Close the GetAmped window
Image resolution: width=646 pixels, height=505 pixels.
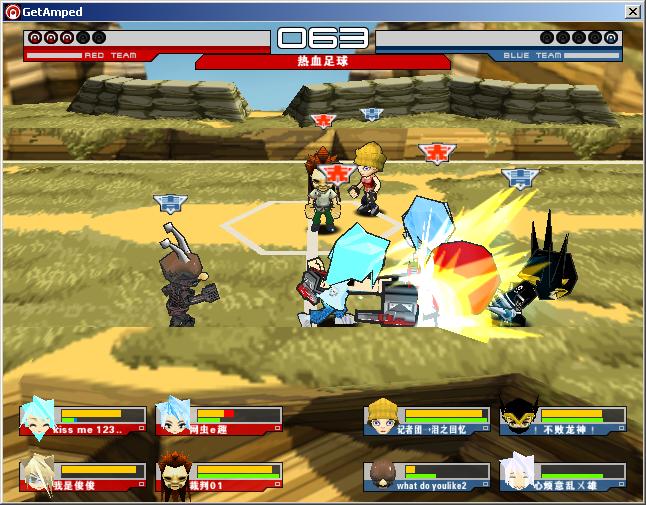632,11
